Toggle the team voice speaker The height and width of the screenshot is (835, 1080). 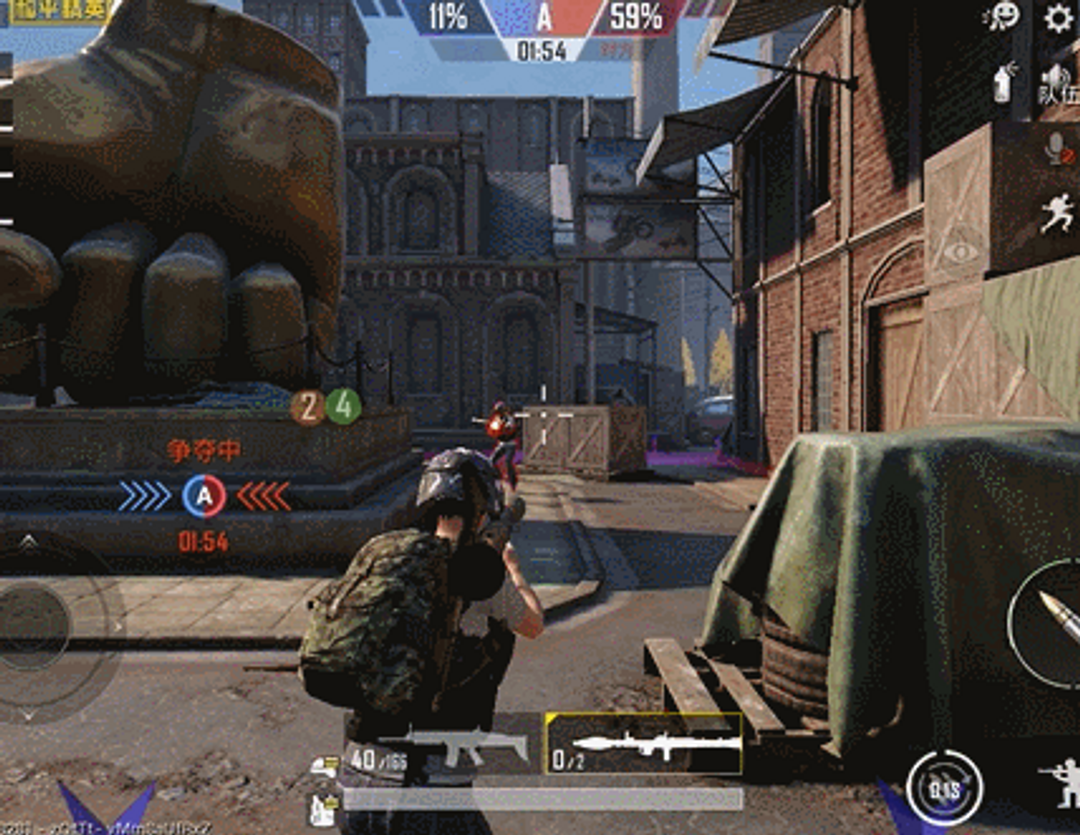[x=1055, y=82]
